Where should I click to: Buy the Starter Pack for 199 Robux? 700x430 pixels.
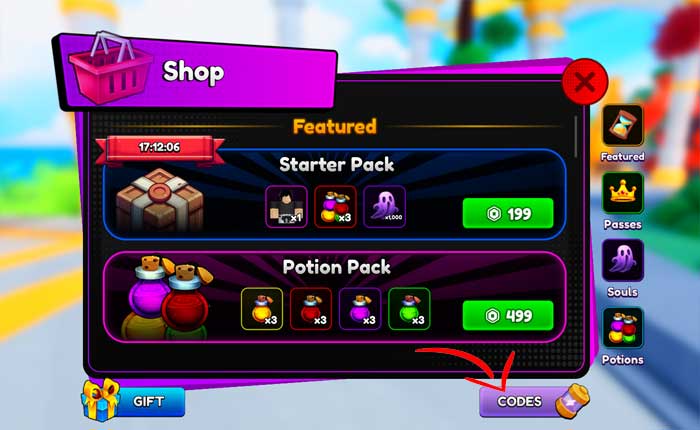[508, 213]
